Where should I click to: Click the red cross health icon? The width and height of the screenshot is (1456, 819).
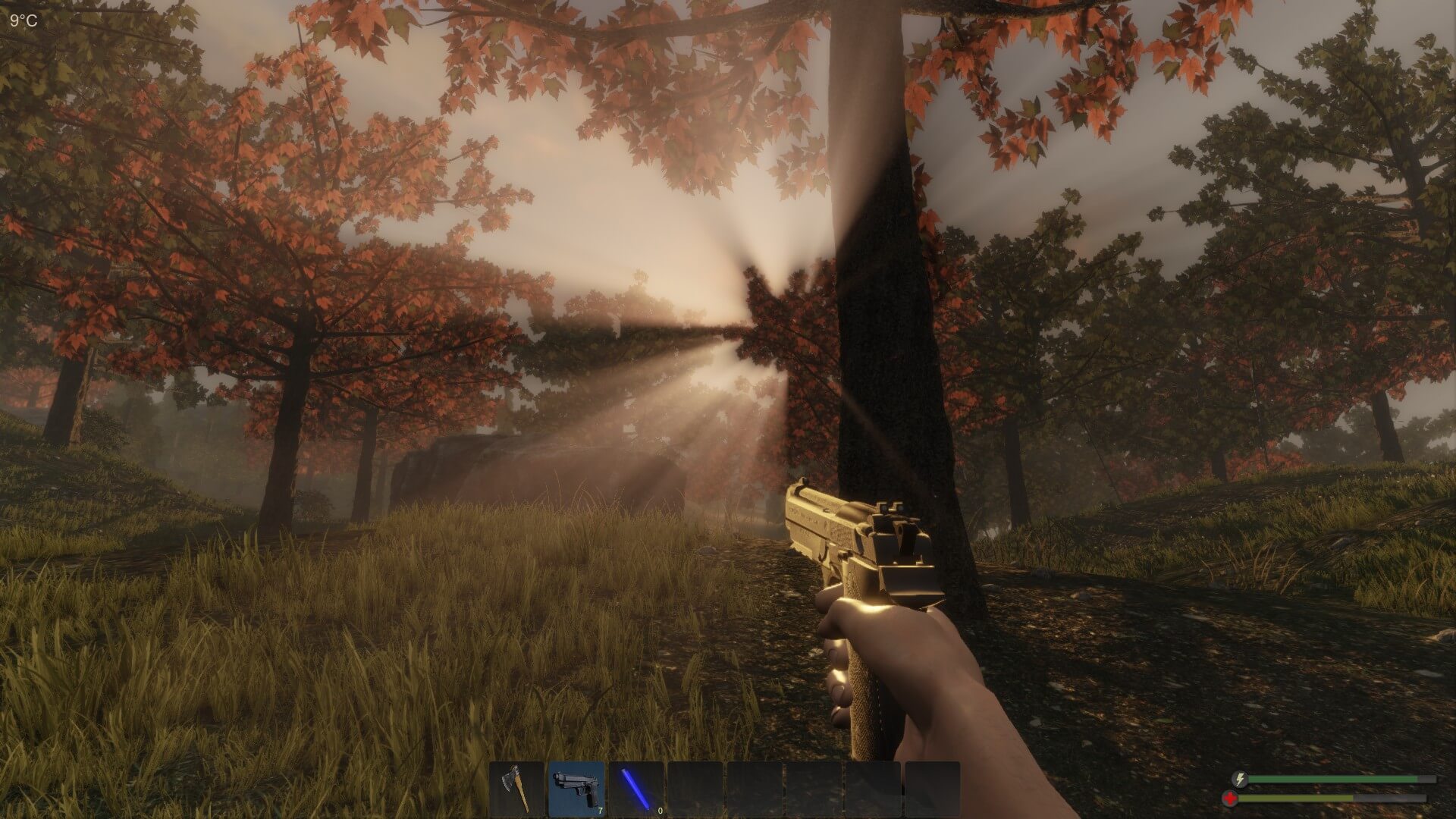click(1230, 799)
